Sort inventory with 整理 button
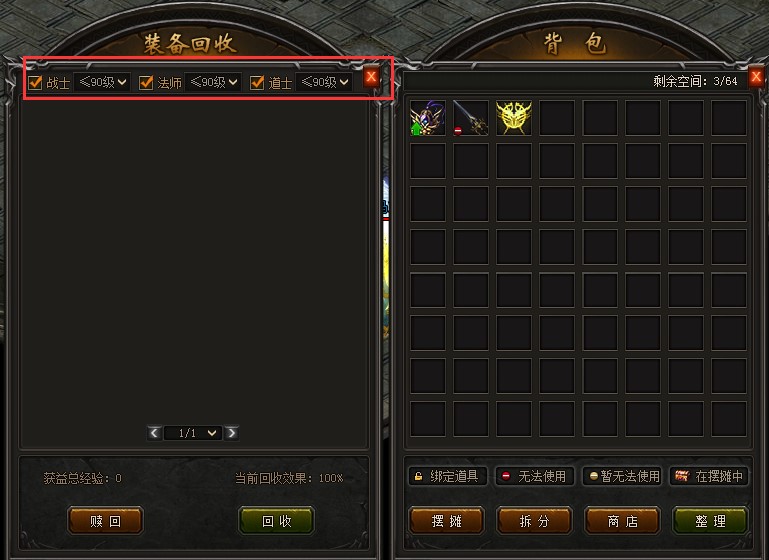The width and height of the screenshot is (769, 560). click(710, 521)
